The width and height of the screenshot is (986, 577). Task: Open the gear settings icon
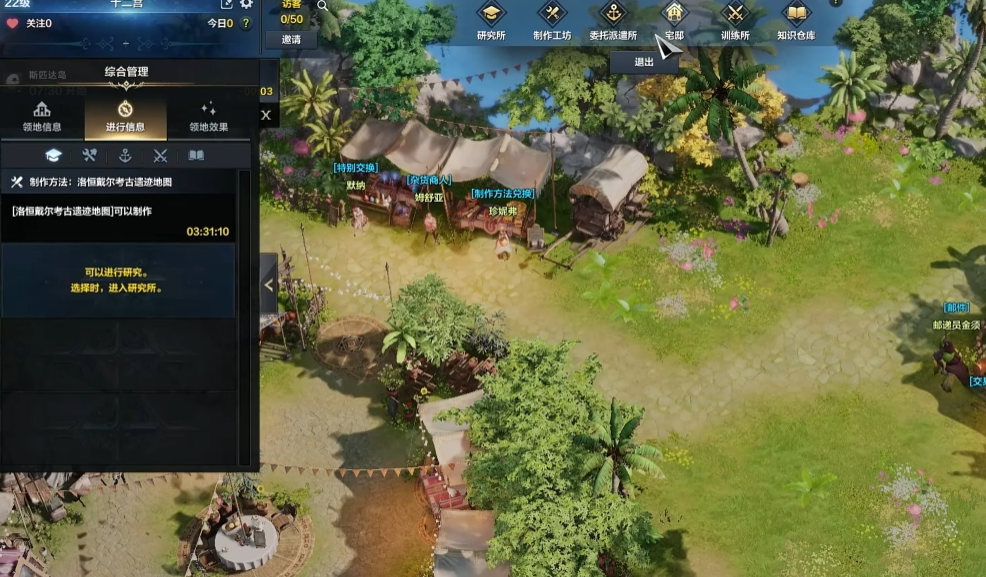[246, 5]
